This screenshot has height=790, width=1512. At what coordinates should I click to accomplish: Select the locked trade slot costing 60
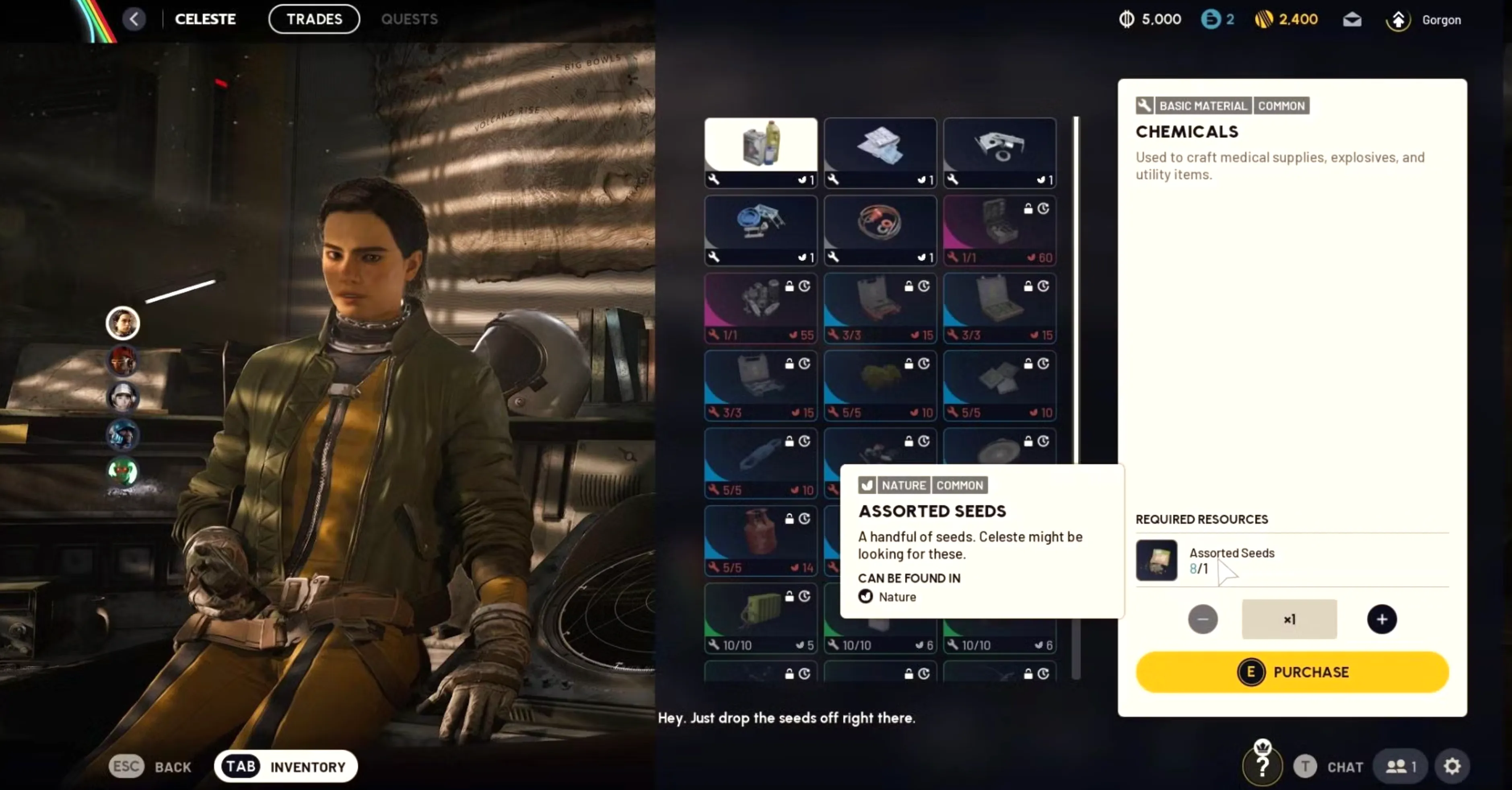999,230
